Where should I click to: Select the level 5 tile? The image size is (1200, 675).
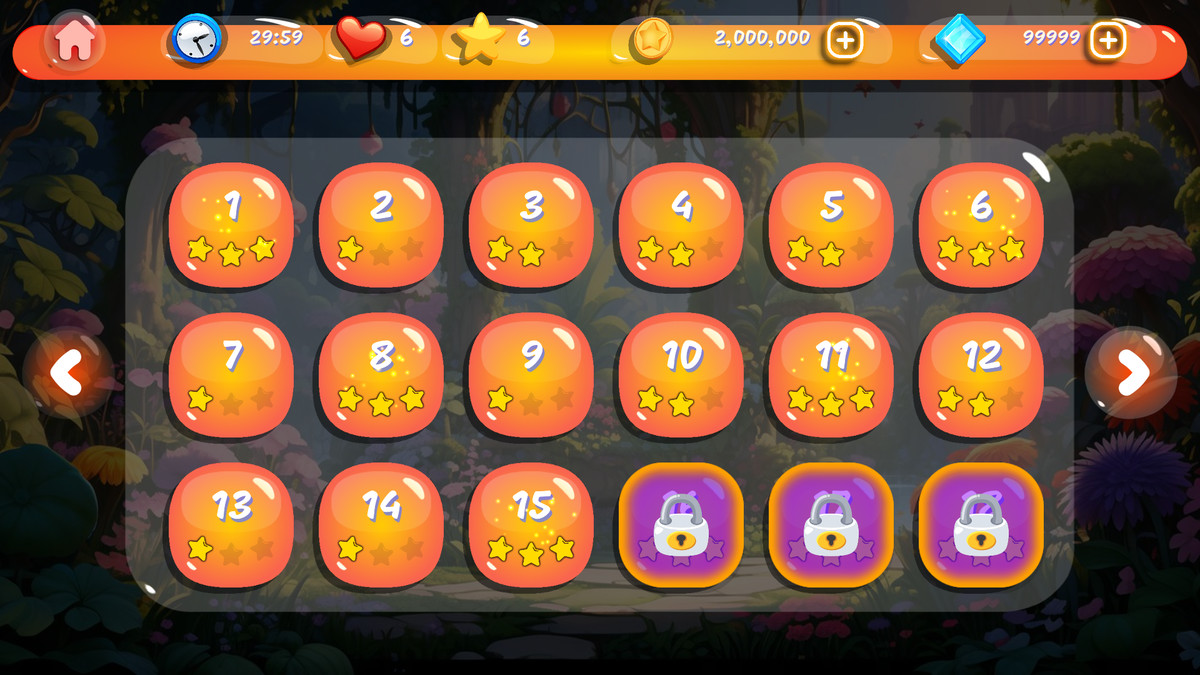tap(831, 225)
